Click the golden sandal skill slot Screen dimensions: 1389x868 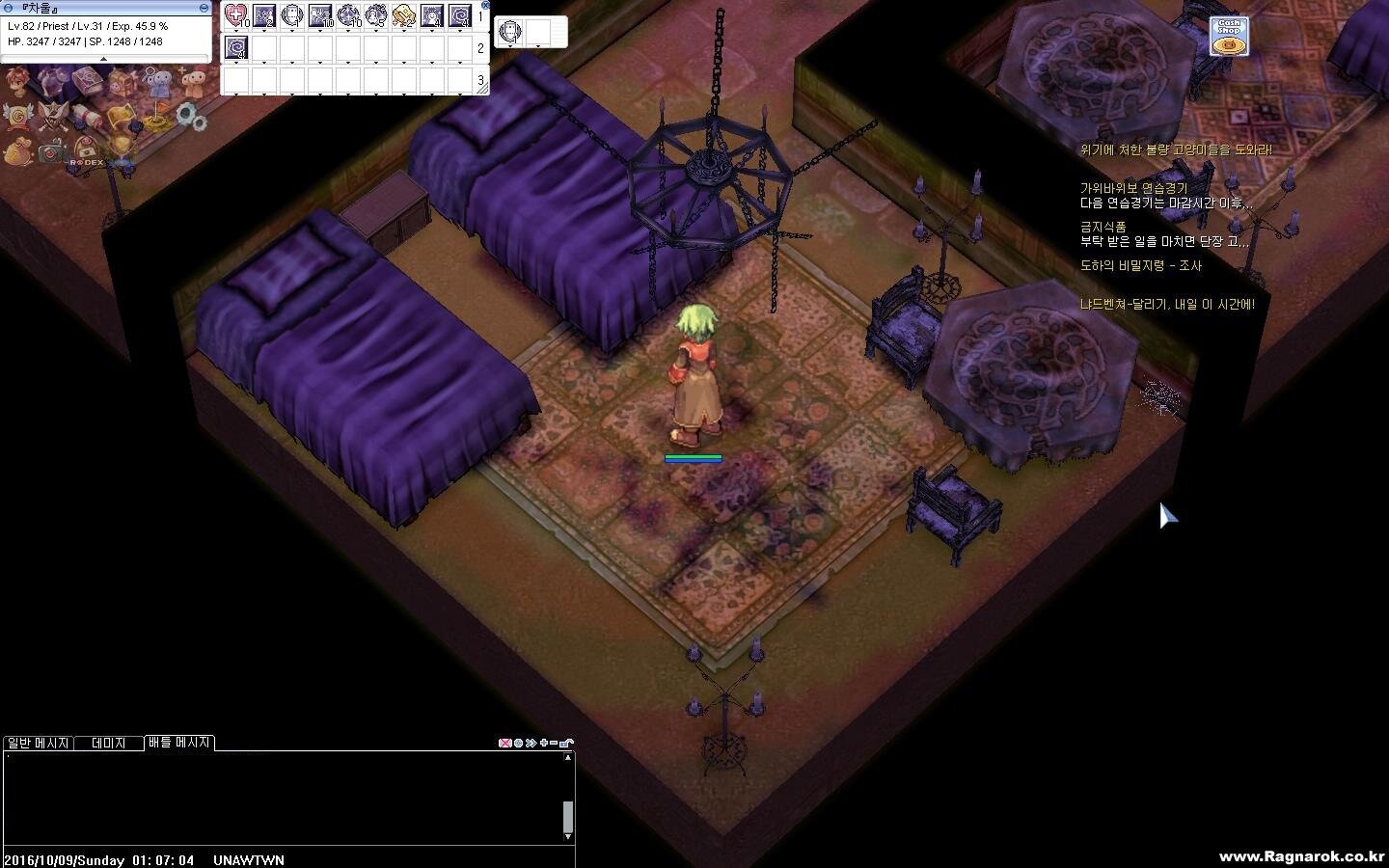403,15
